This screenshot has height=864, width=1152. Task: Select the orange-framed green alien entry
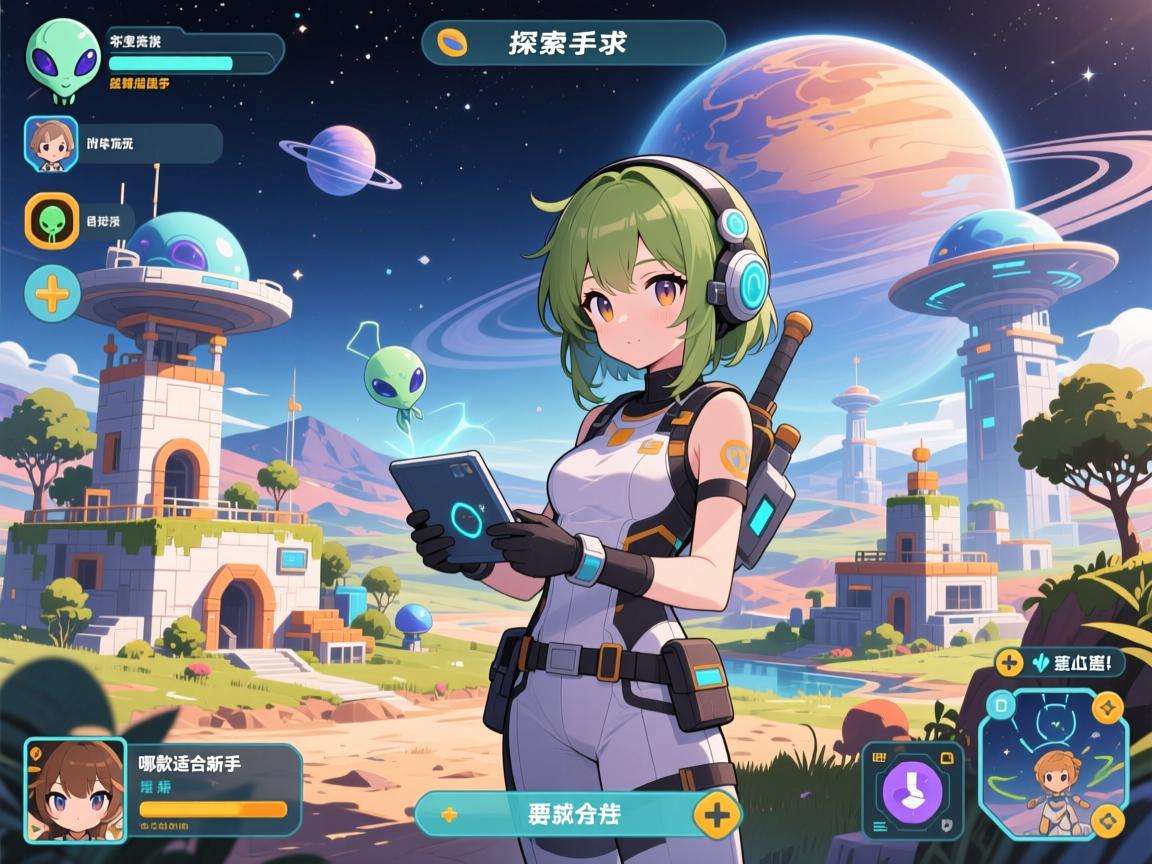point(50,220)
